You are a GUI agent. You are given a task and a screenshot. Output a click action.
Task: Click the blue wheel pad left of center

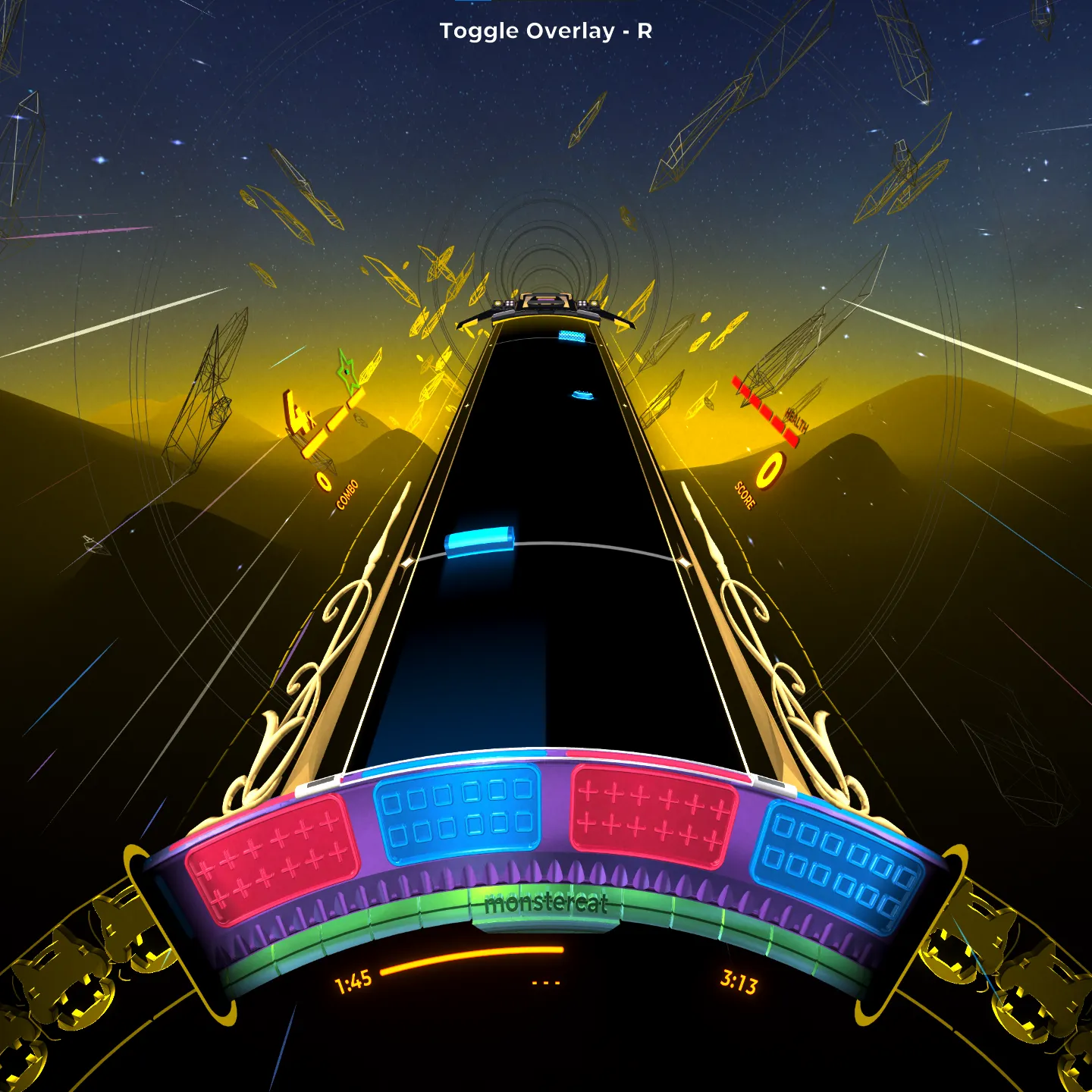pyautogui.click(x=458, y=814)
